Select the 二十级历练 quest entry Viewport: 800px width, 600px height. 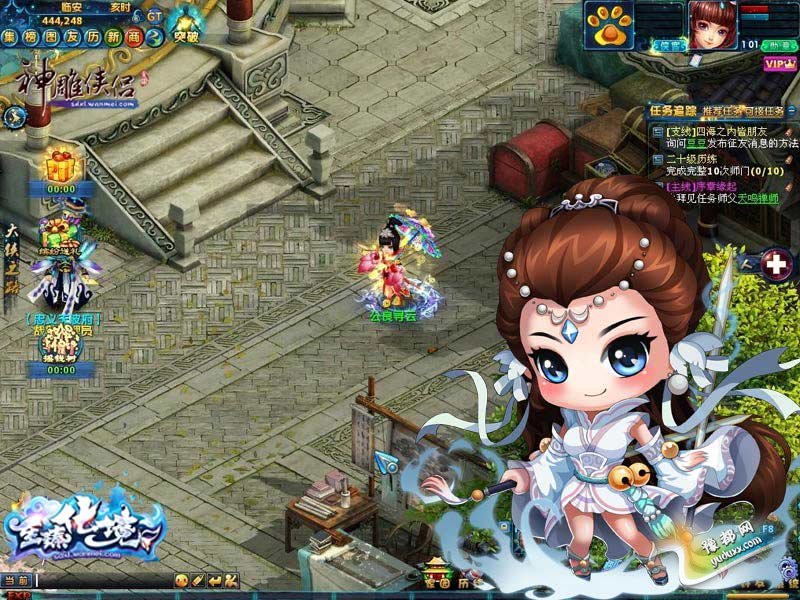(701, 158)
